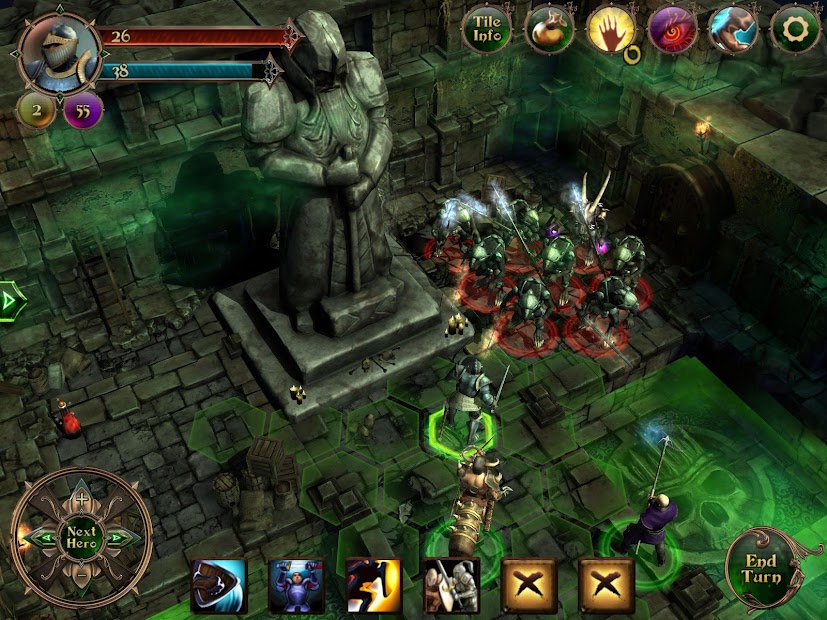The image size is (827, 620).
Task: Open the loot sack inventory
Action: click(x=549, y=30)
